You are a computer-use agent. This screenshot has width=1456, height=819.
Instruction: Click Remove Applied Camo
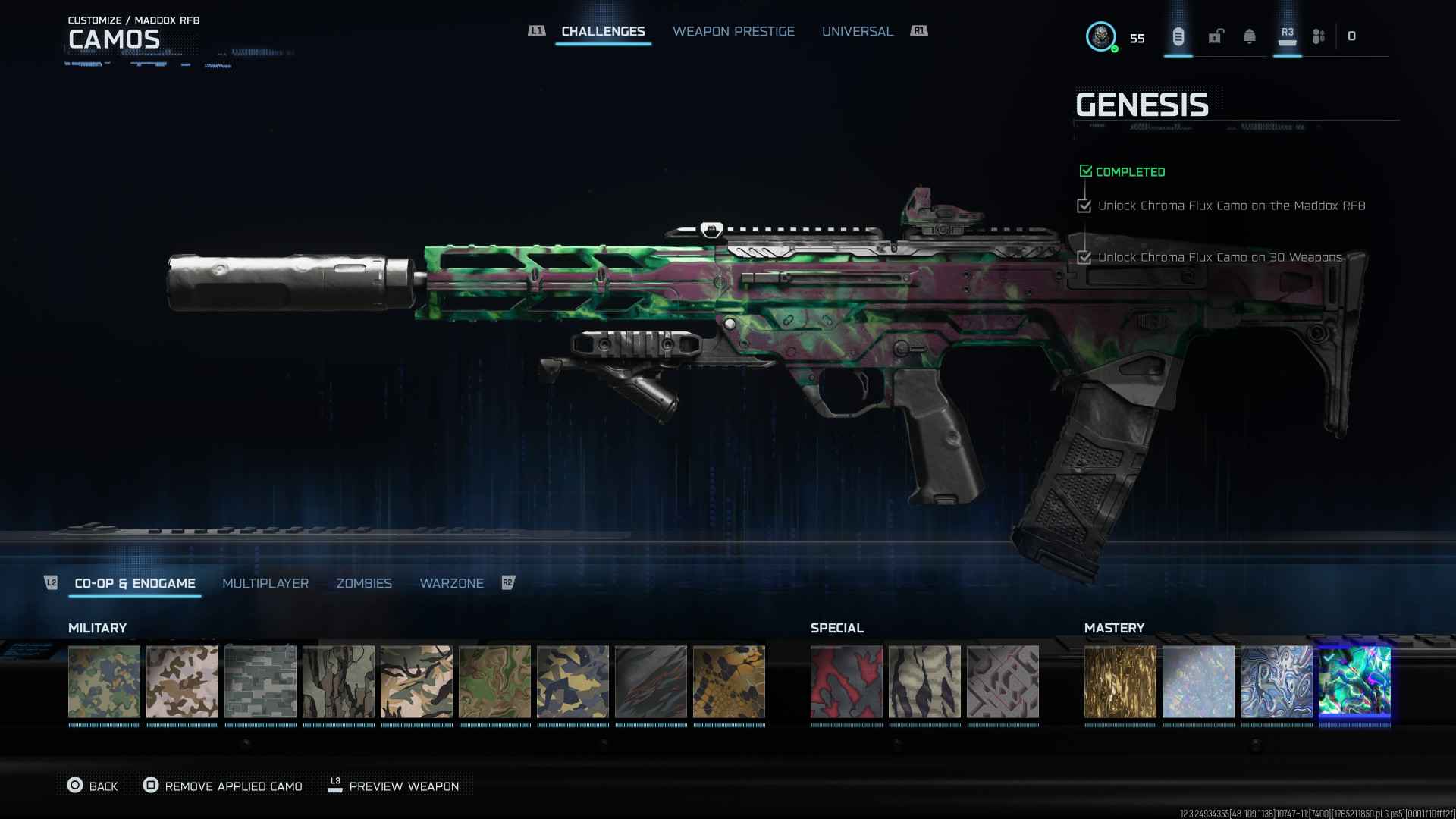coord(223,786)
